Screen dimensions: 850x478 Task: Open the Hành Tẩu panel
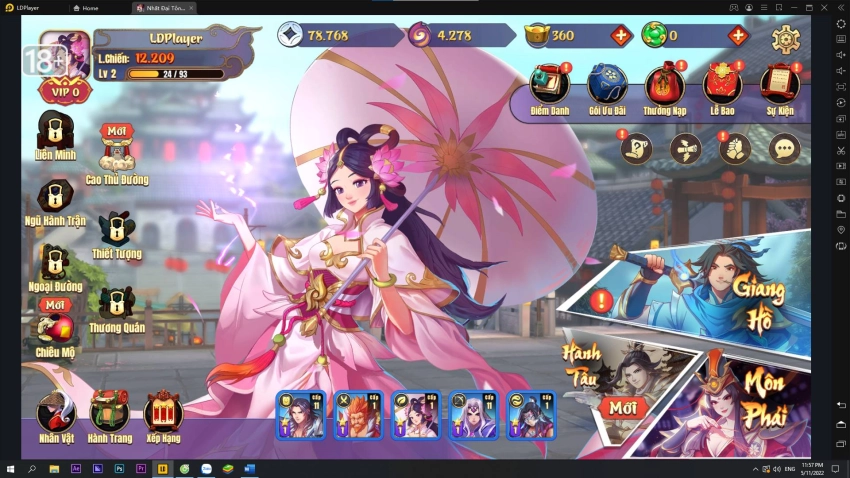(610, 380)
